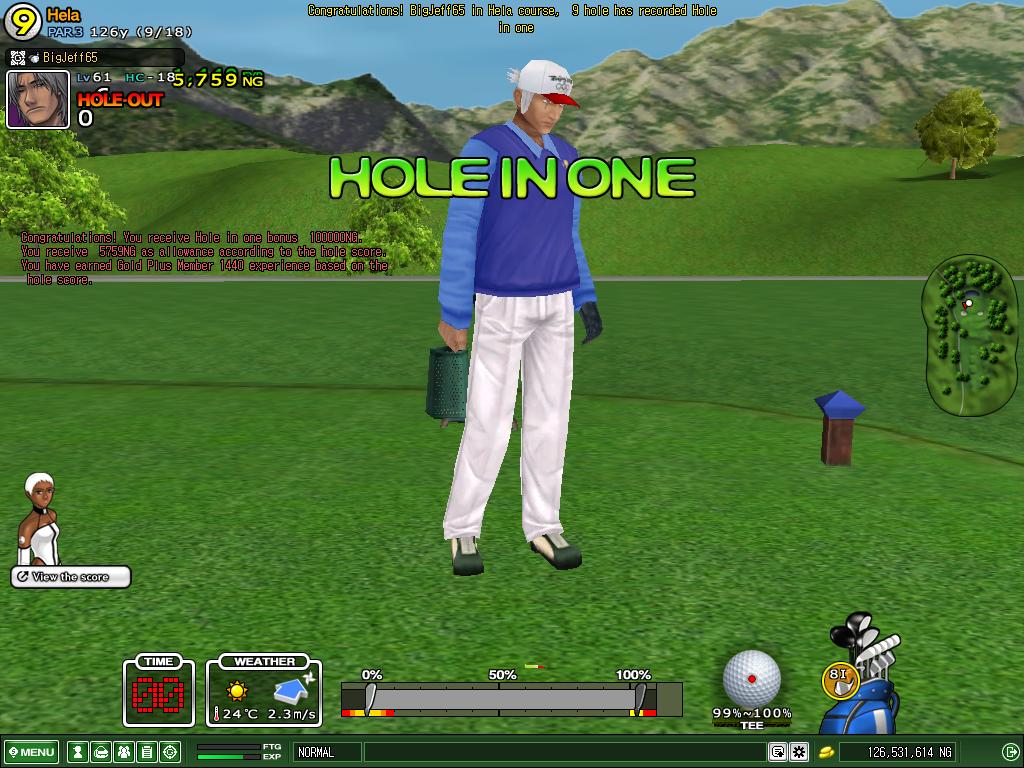Viewport: 1024px width, 768px height.
Task: Click the hat-shaped icon in toolbar
Action: click(100, 752)
